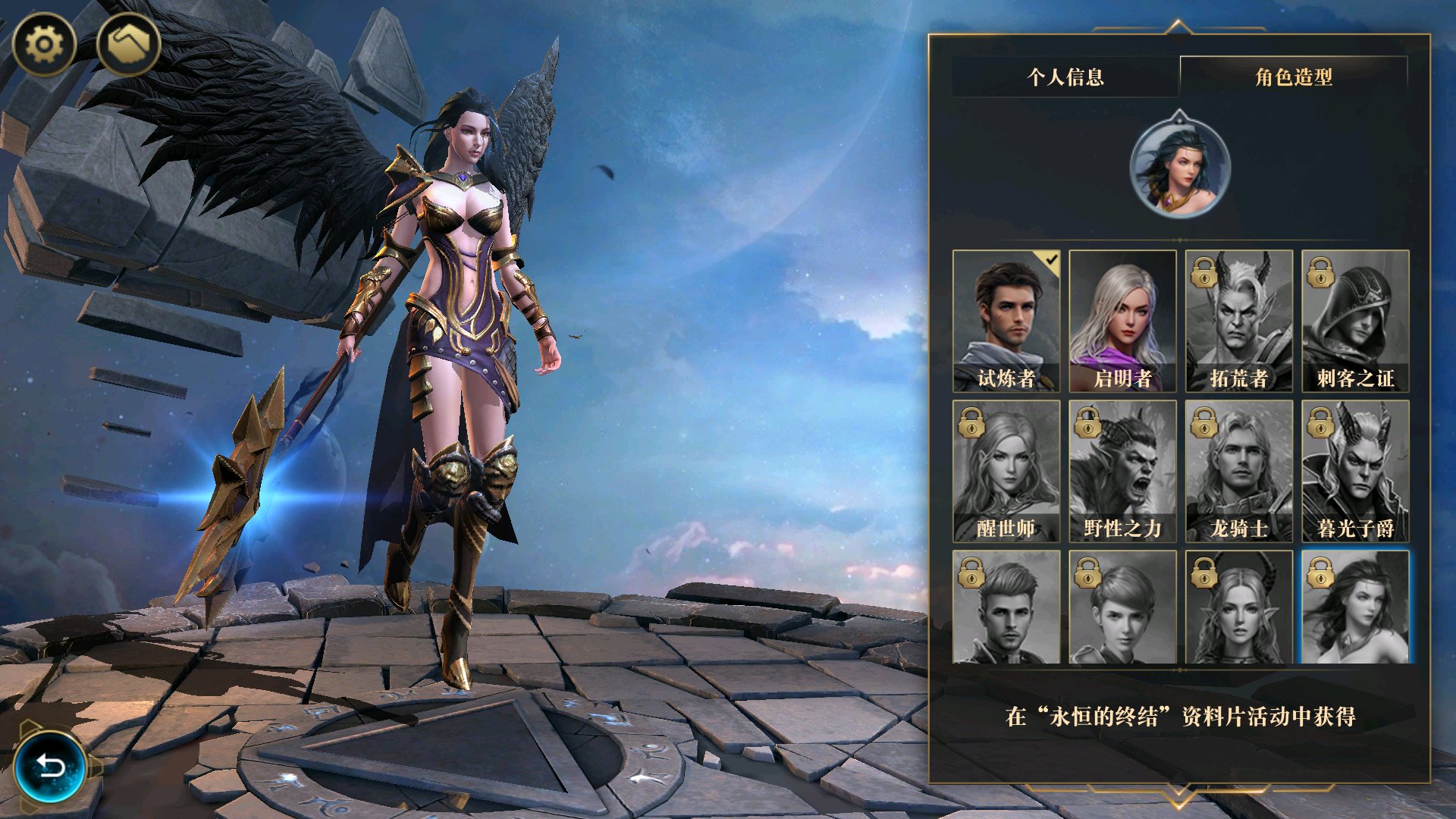Select the locked 野性之力 beast skin

coord(1122,471)
